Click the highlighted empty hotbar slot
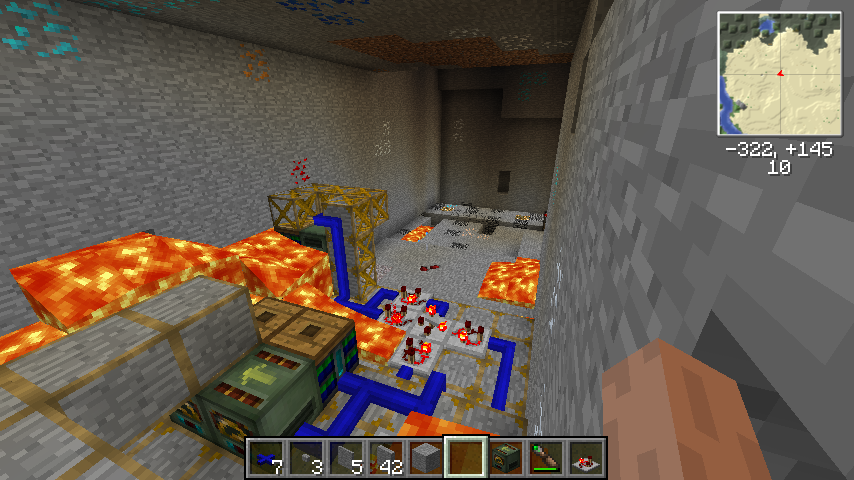The height and width of the screenshot is (480, 854). tap(466, 458)
